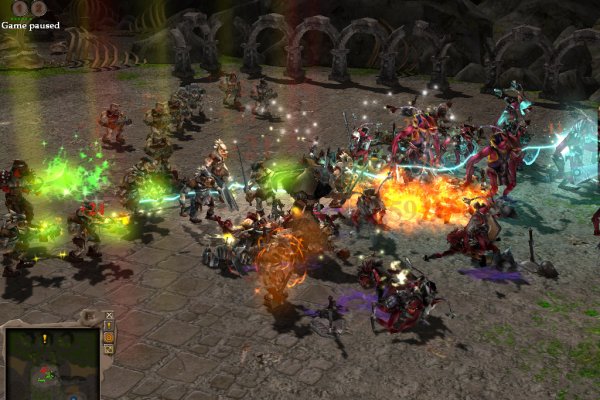Select the orange spiral minimap button
This screenshot has height=400, width=600.
click(x=109, y=338)
